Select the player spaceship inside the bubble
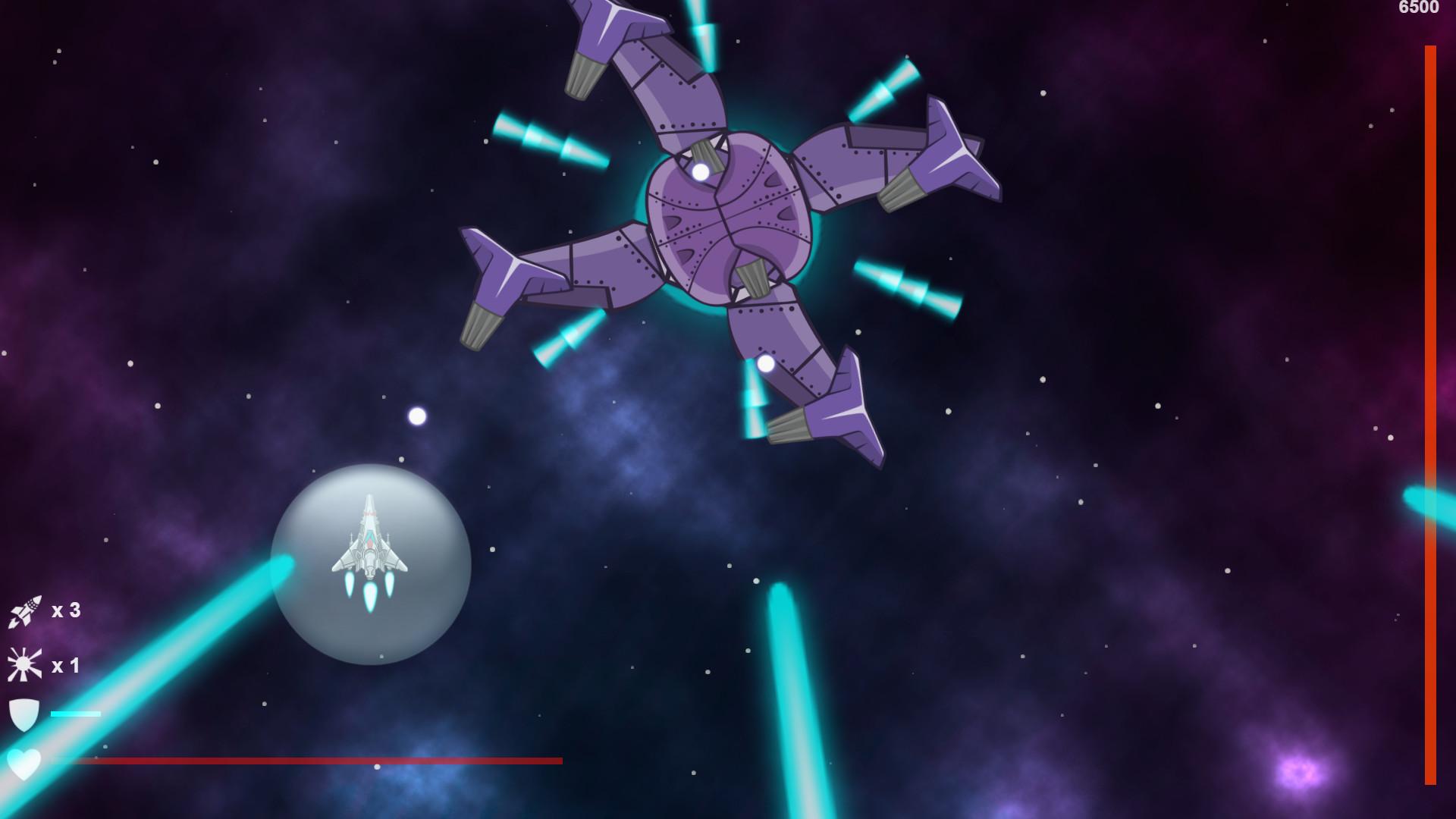The width and height of the screenshot is (1456, 819). point(369,546)
